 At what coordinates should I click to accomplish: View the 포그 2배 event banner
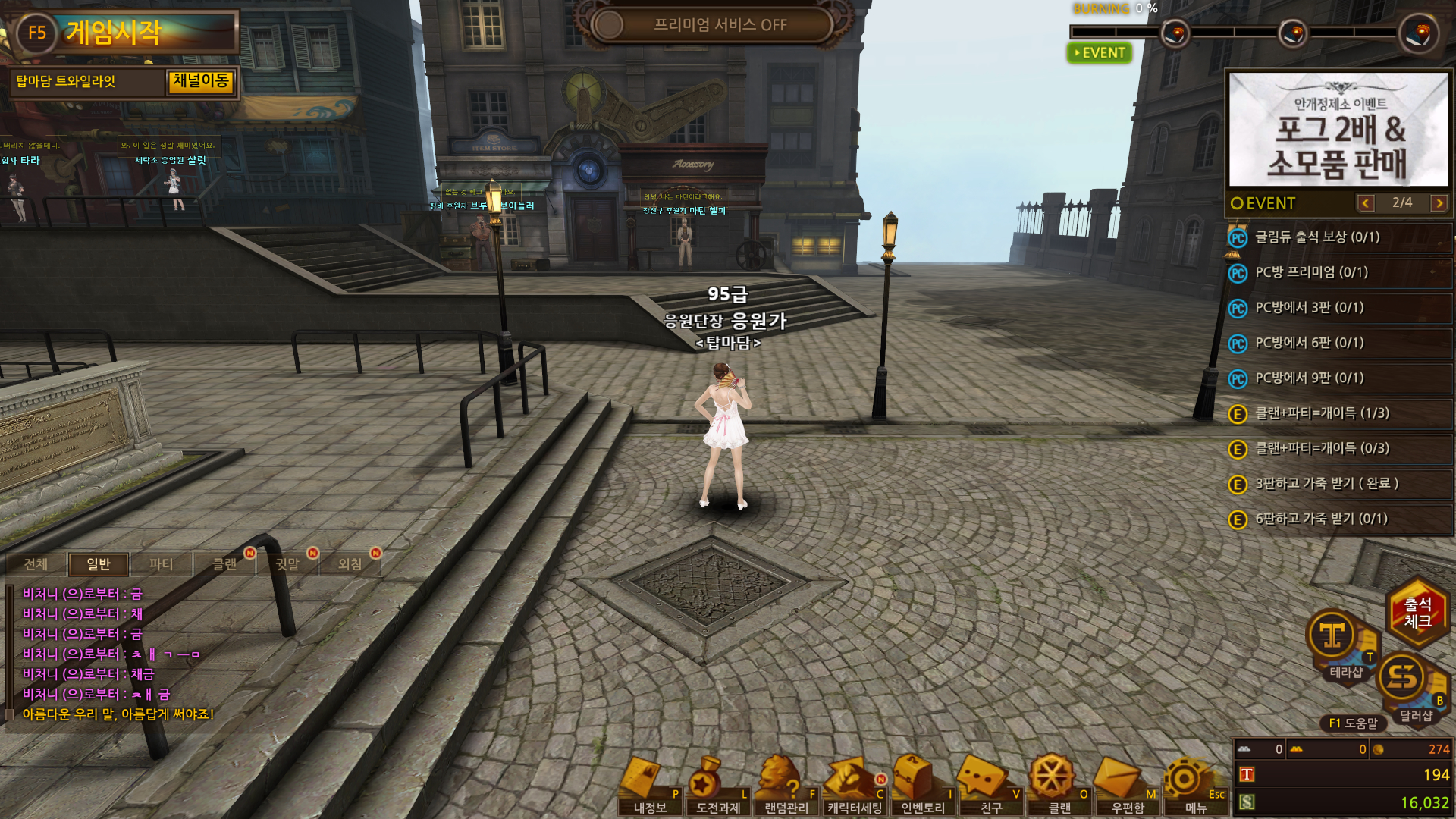(x=1338, y=130)
